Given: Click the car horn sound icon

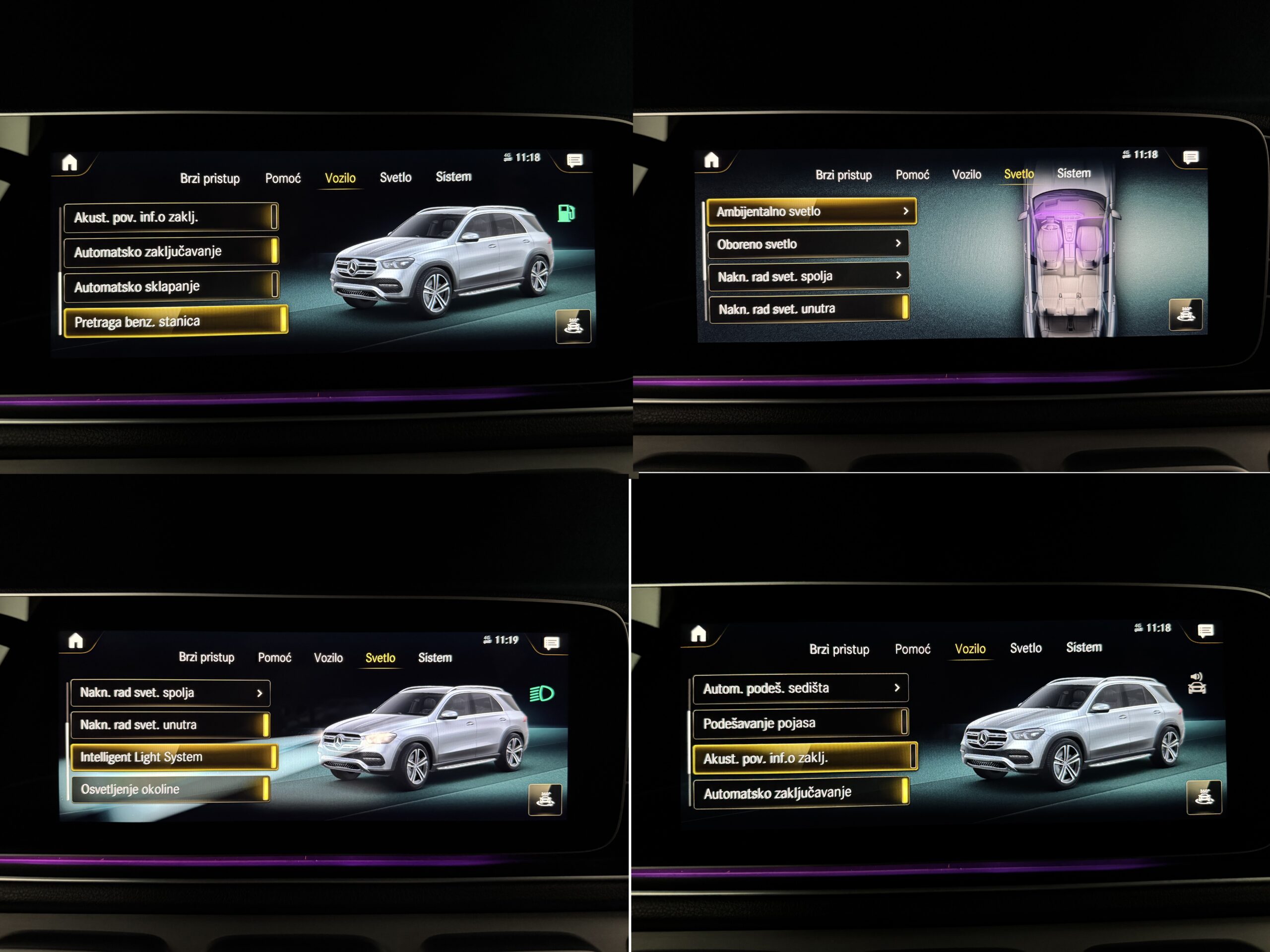Looking at the screenshot, I should 1197,684.
